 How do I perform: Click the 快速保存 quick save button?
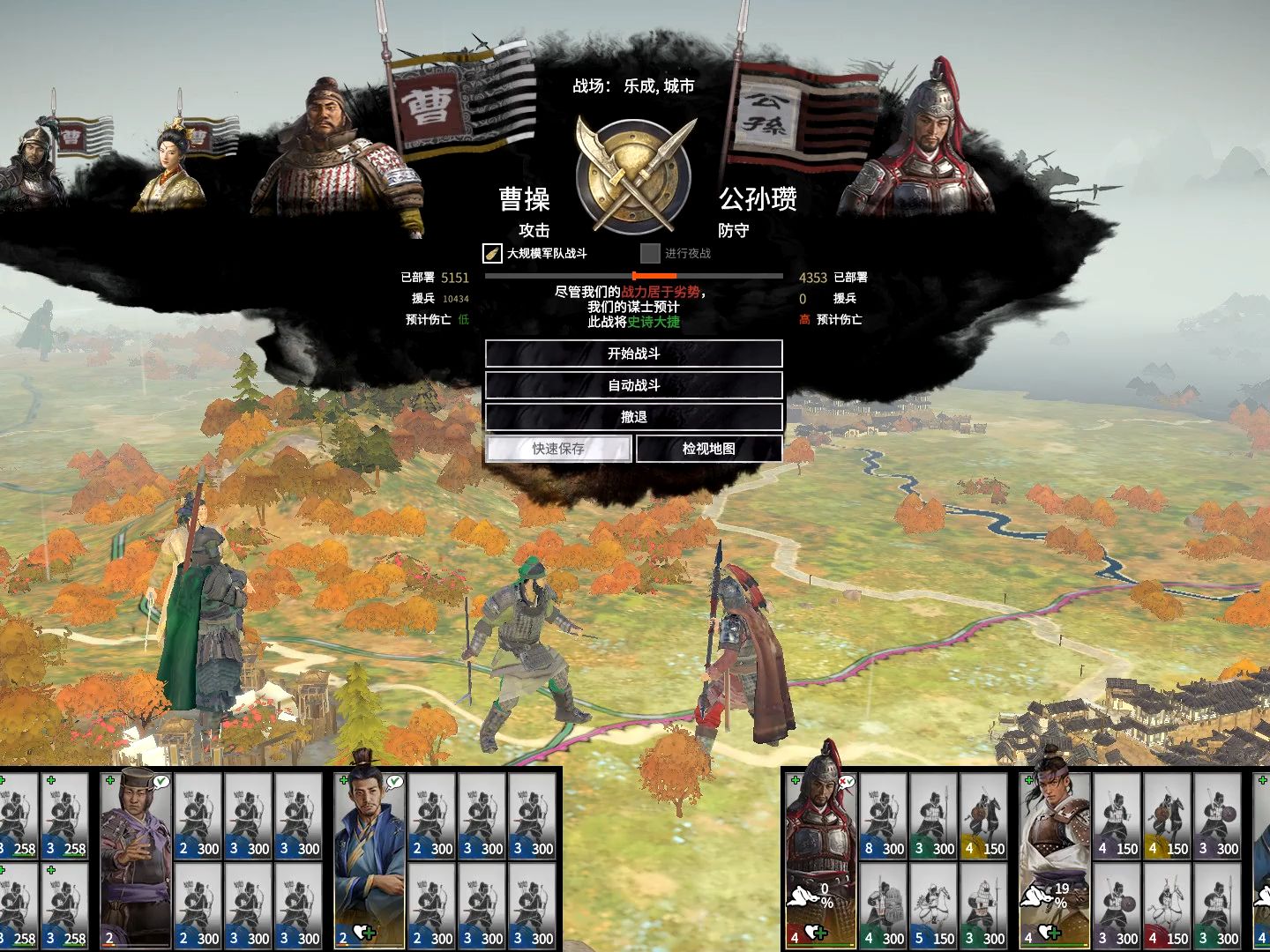(558, 449)
